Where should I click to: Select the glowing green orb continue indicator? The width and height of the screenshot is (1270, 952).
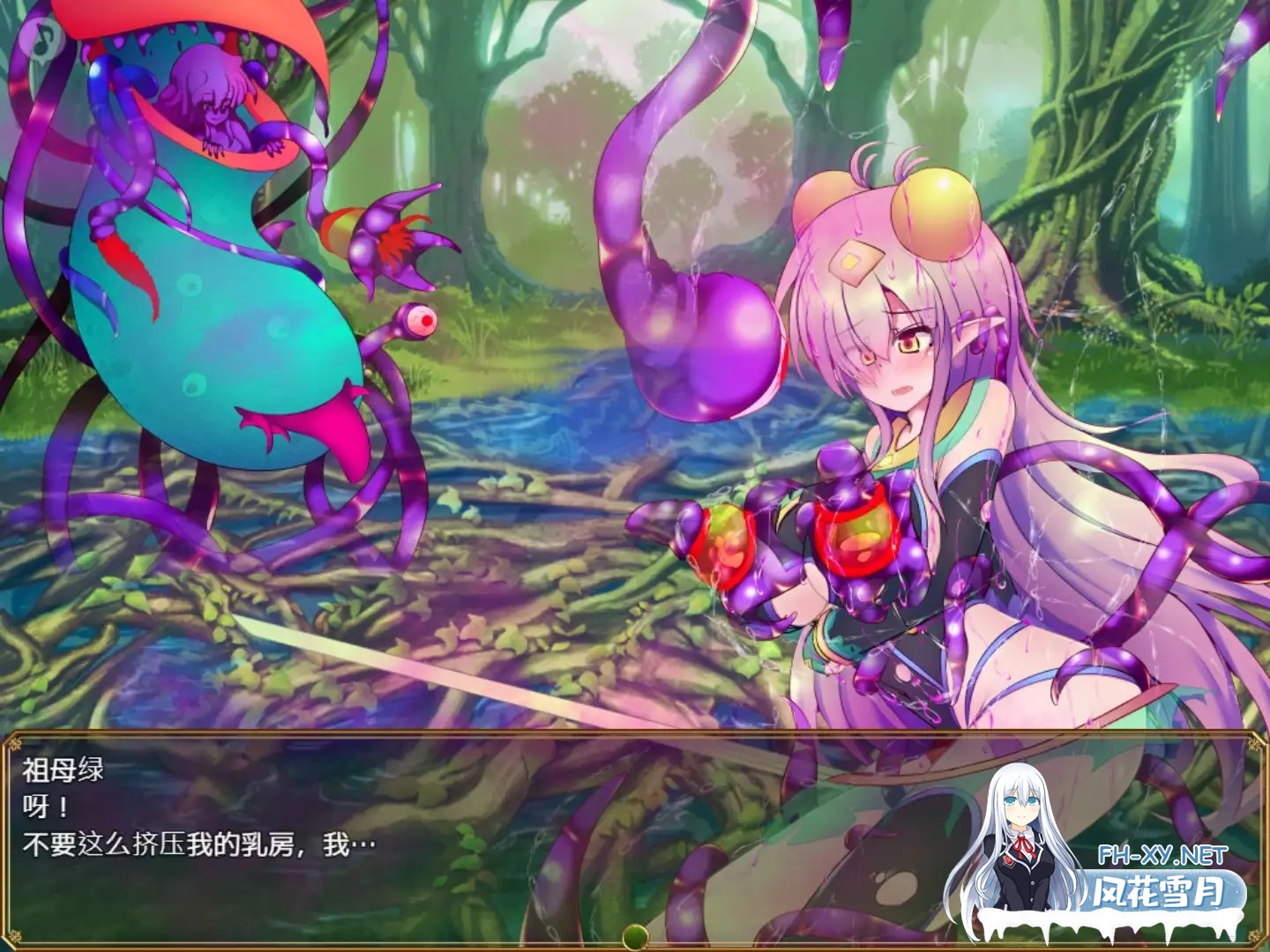pyautogui.click(x=633, y=938)
